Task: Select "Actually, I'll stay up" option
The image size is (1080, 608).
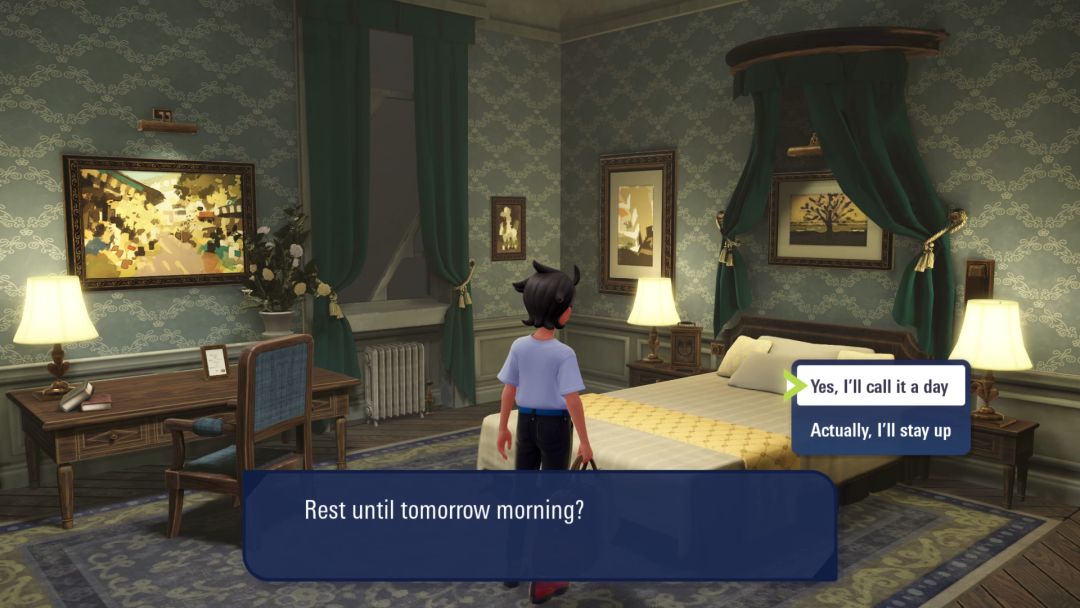Action: (x=879, y=431)
